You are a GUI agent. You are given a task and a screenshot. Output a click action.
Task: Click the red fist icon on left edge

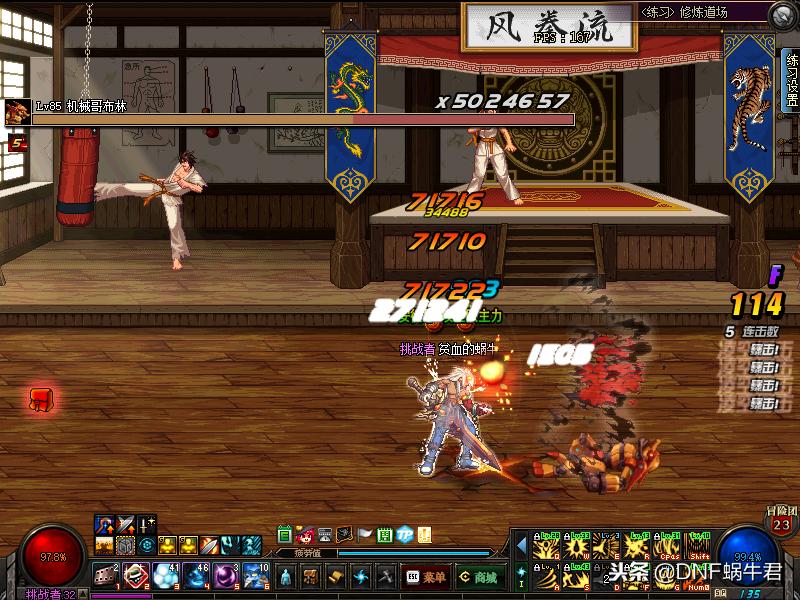[x=41, y=401]
